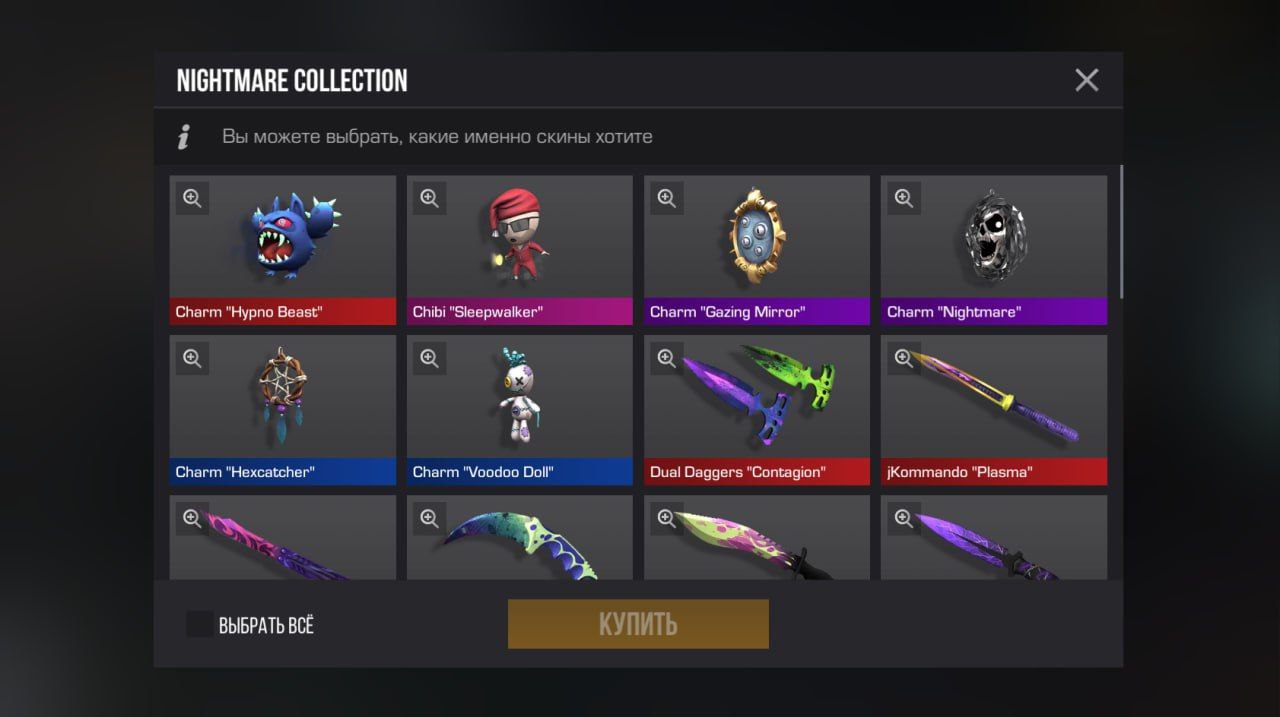1280x717 pixels.
Task: Click the info icon beside the hint text
Action: click(183, 137)
